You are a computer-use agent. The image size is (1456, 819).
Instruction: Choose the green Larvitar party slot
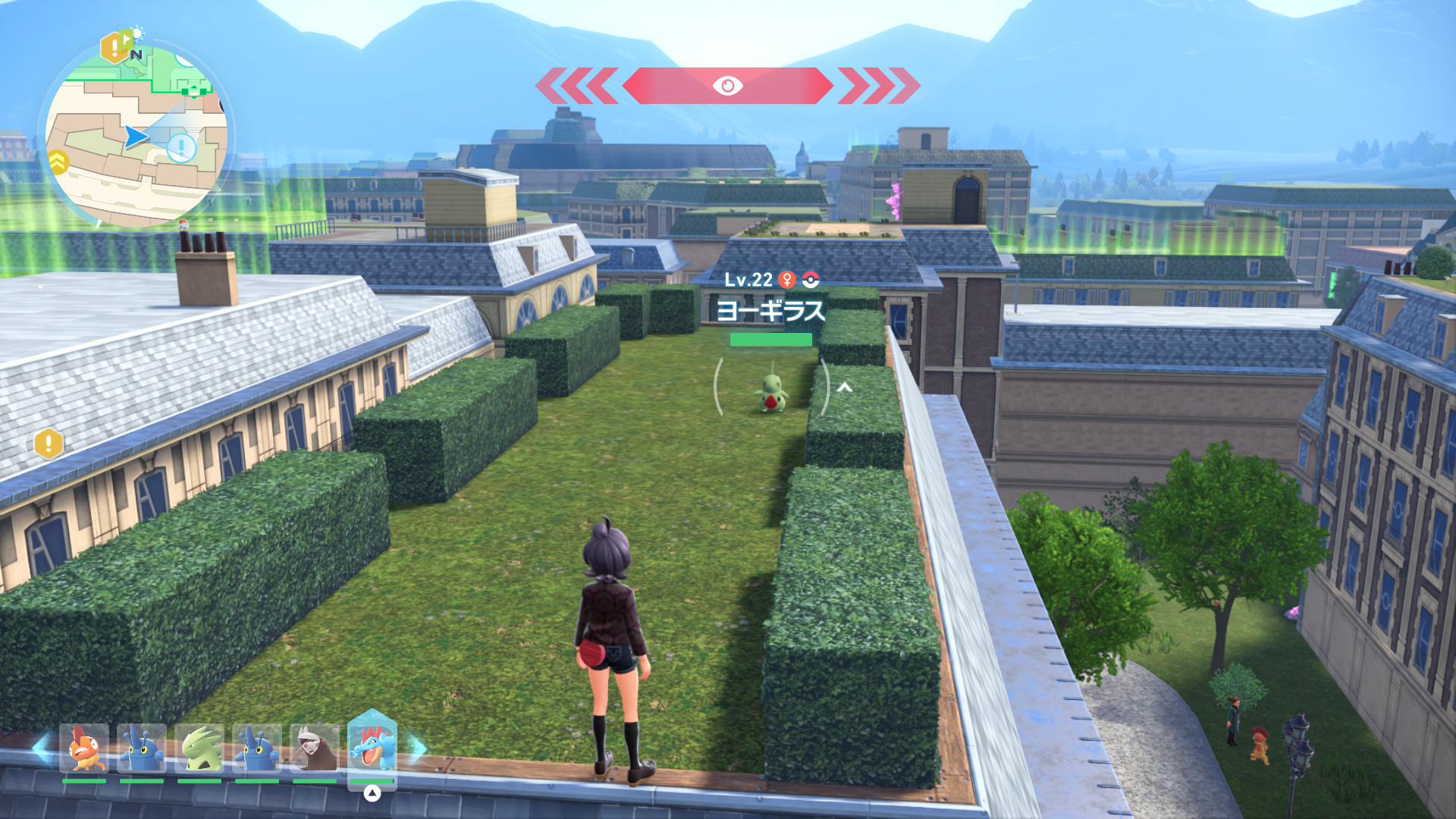click(x=199, y=748)
